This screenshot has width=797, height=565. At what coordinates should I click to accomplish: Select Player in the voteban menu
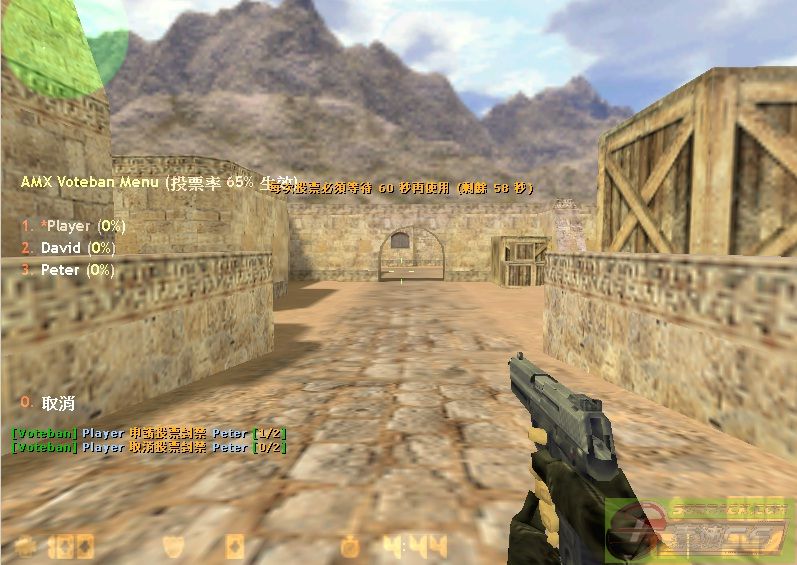pyautogui.click(x=73, y=226)
